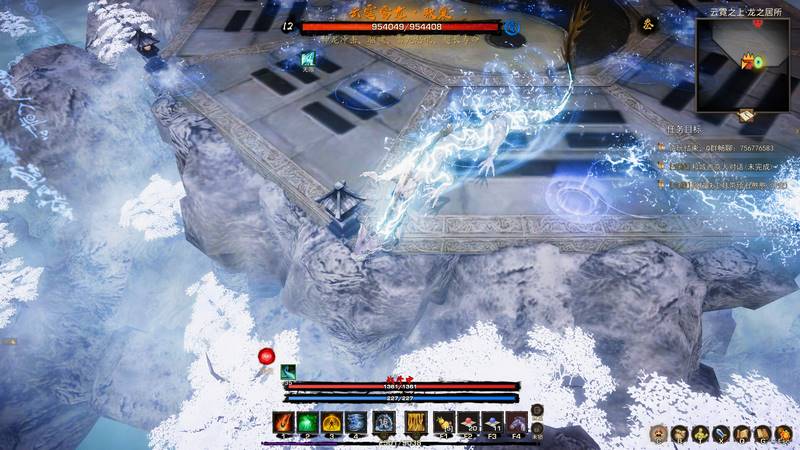
Task: Use the golden gate ultimate skill
Action: click(x=416, y=422)
